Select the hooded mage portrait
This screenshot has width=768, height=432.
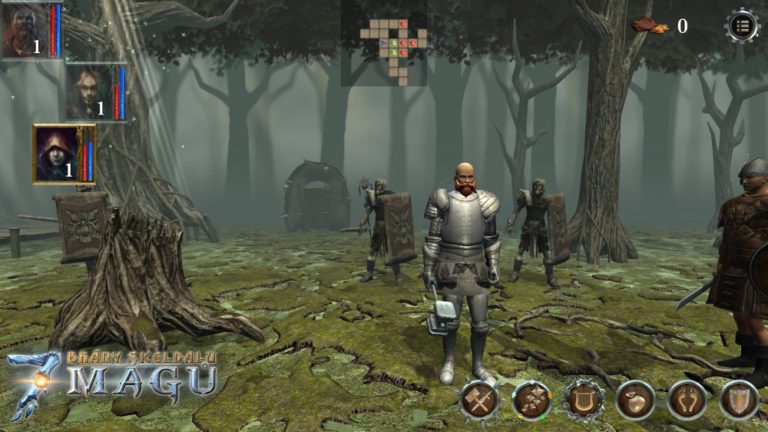click(x=59, y=153)
